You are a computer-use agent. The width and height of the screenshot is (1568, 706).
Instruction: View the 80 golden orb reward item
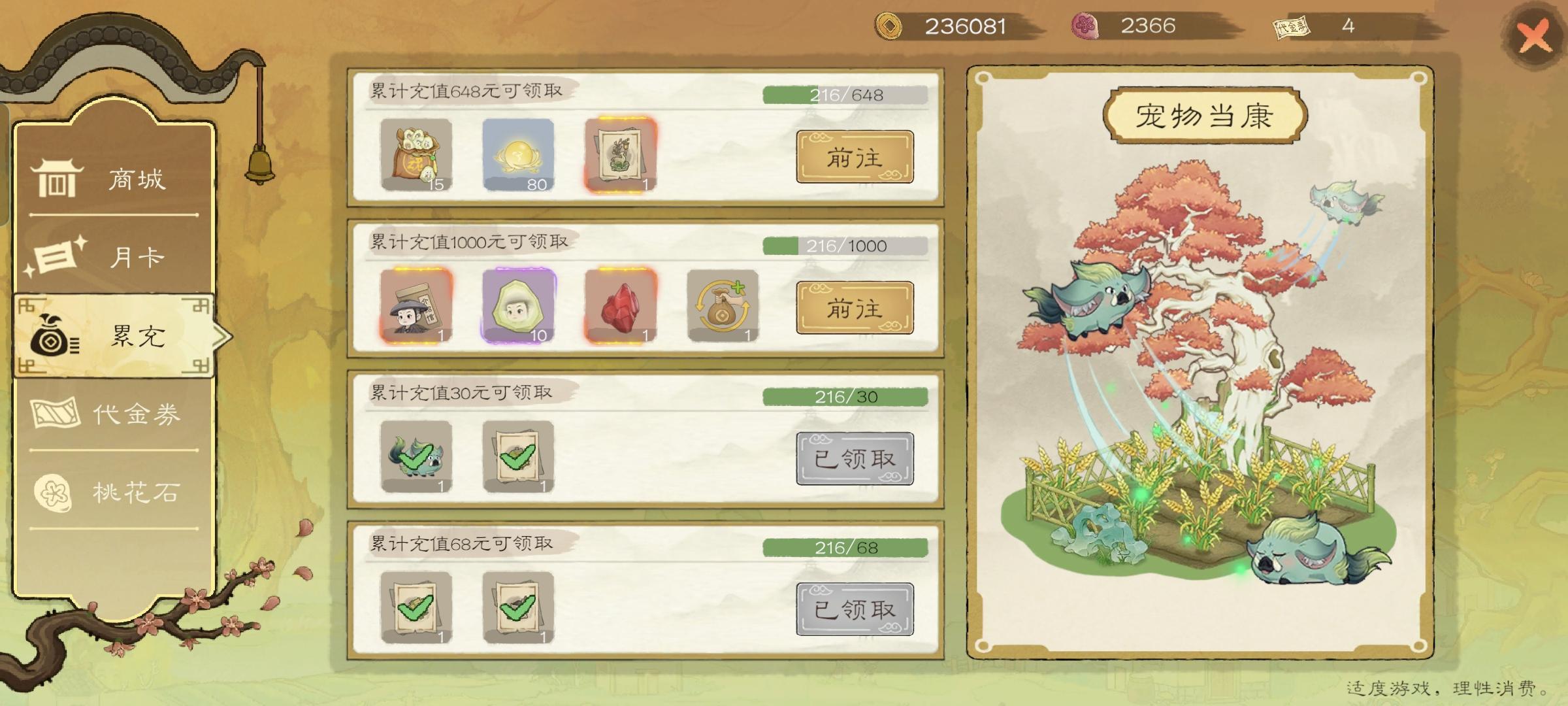[518, 155]
